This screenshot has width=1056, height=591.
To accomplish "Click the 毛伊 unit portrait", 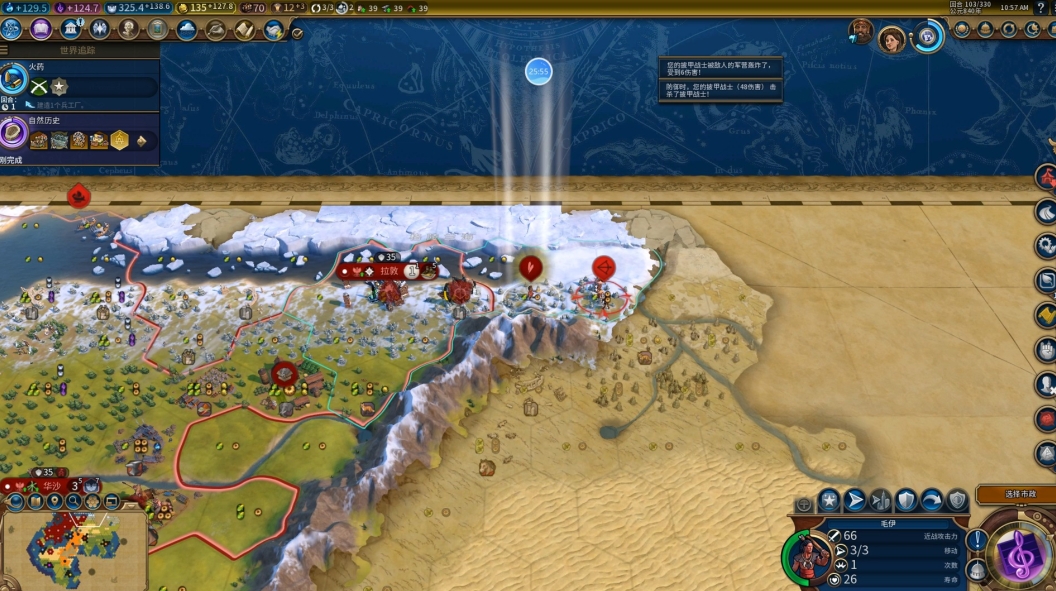I will pyautogui.click(x=808, y=555).
